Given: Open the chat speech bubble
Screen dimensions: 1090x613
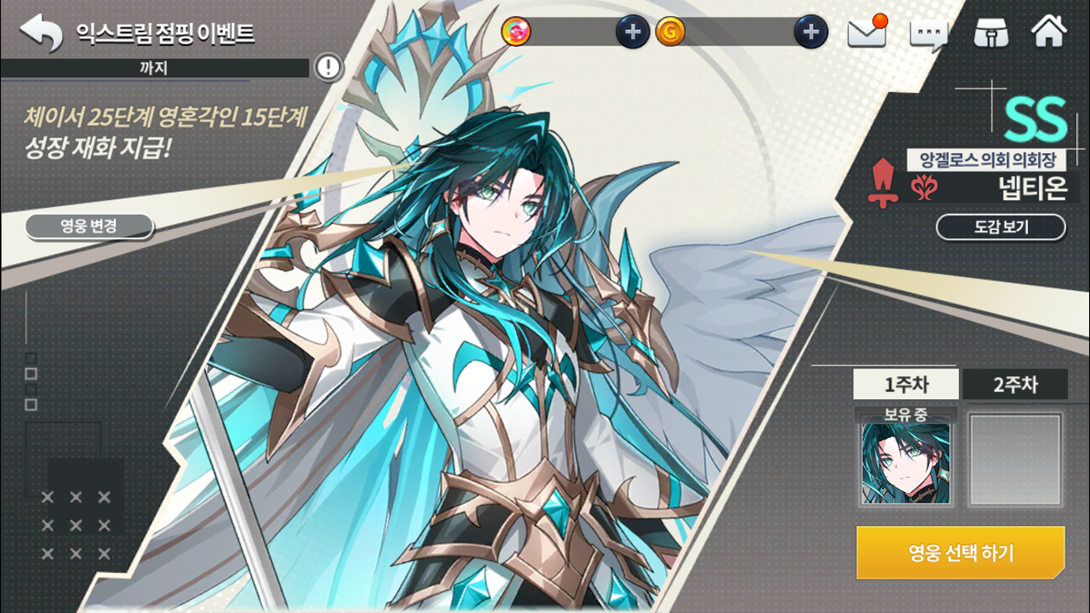Looking at the screenshot, I should 928,34.
